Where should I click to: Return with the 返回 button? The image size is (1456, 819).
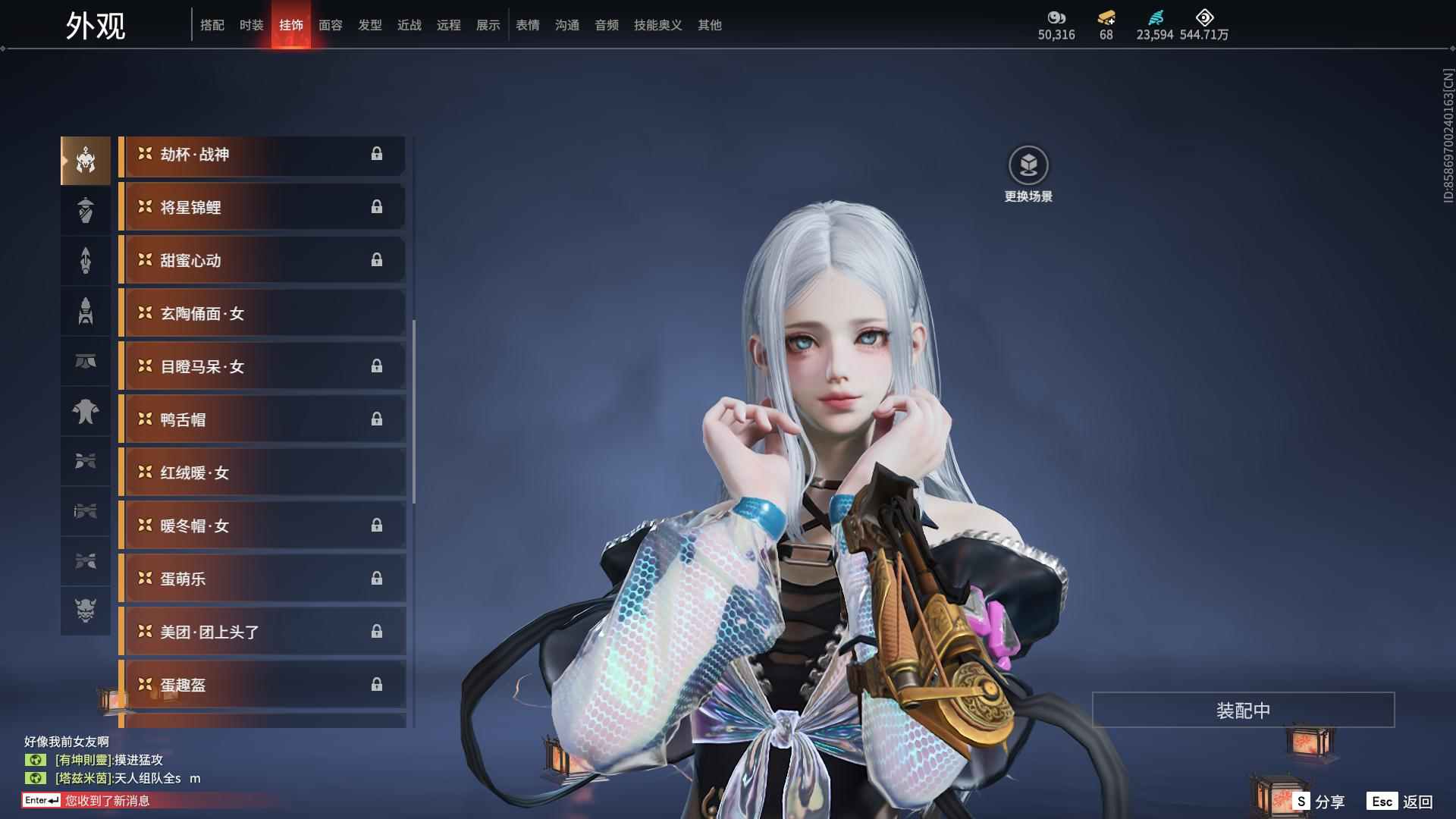click(1401, 802)
